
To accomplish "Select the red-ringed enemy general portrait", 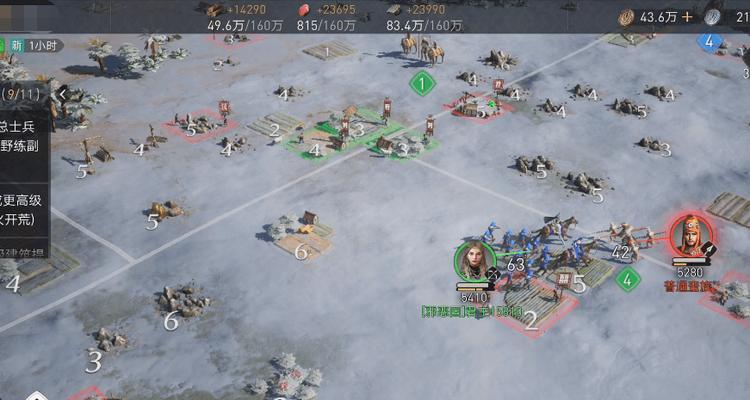I will [690, 237].
